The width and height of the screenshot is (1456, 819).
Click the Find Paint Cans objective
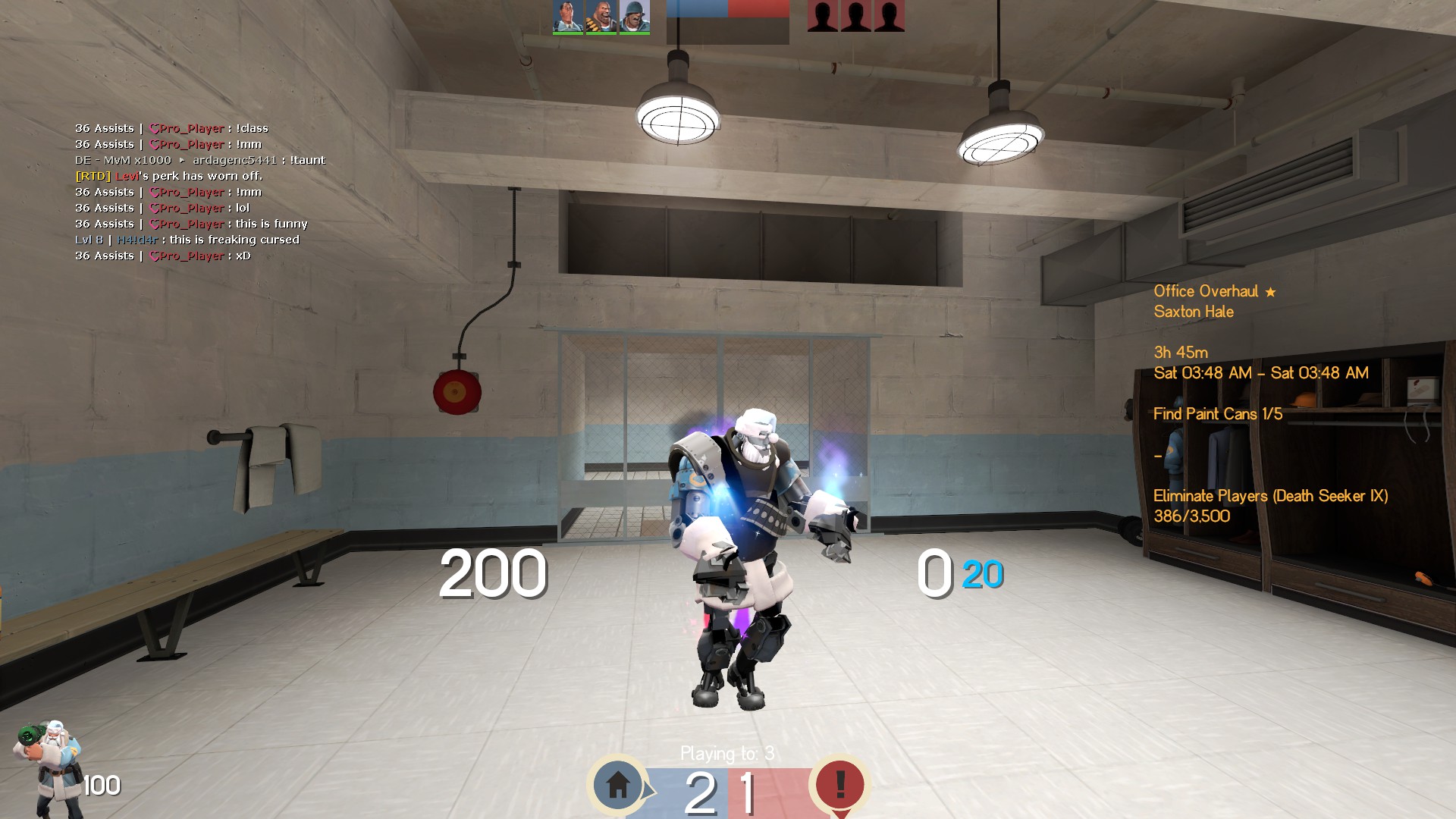[1218, 414]
